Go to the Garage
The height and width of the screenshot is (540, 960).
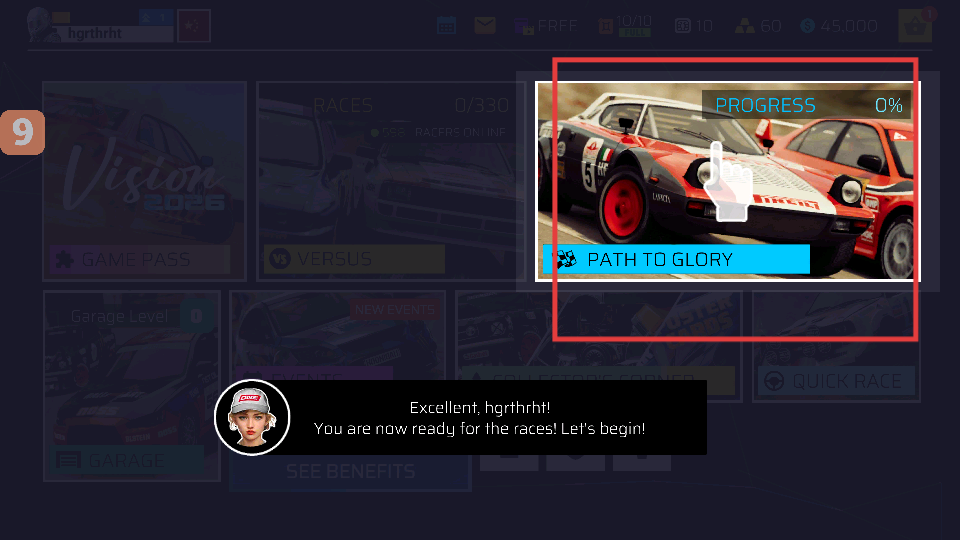[x=130, y=385]
